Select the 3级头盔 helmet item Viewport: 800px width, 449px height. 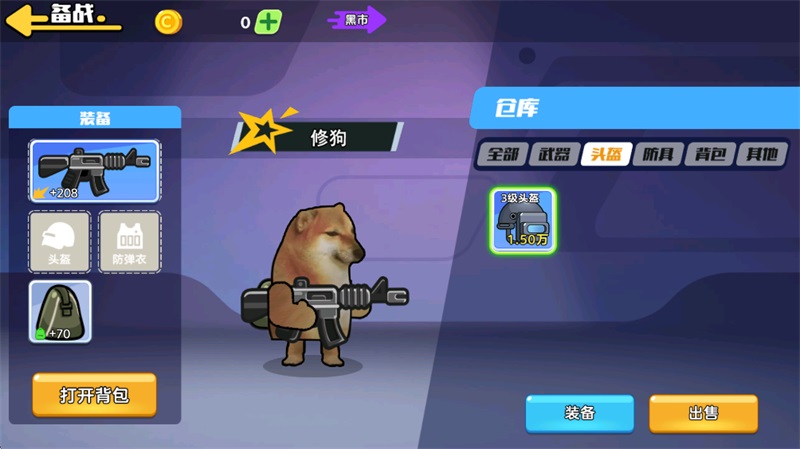tap(524, 219)
